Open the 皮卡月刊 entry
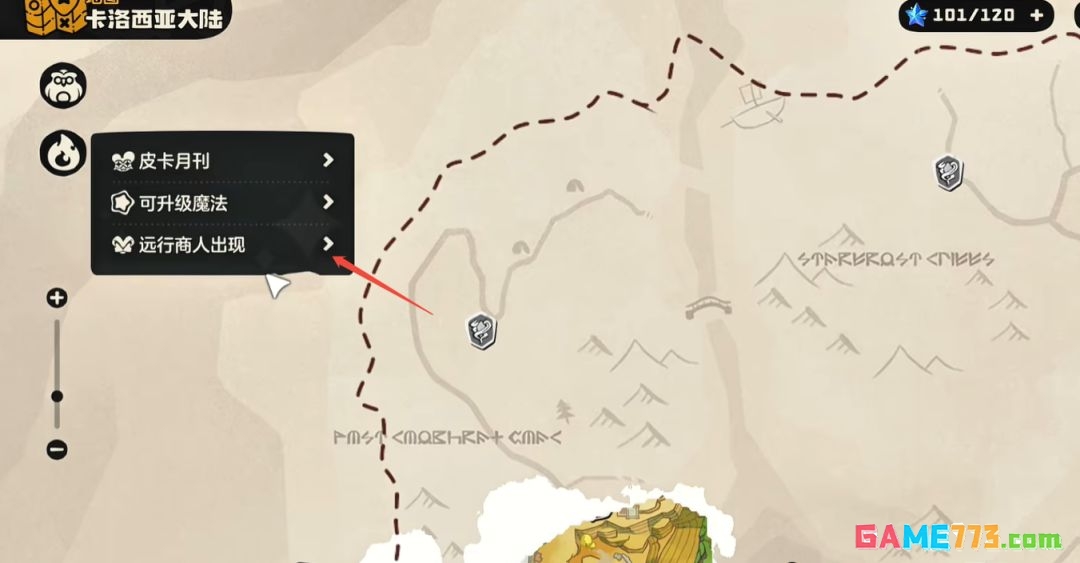 pyautogui.click(x=222, y=161)
